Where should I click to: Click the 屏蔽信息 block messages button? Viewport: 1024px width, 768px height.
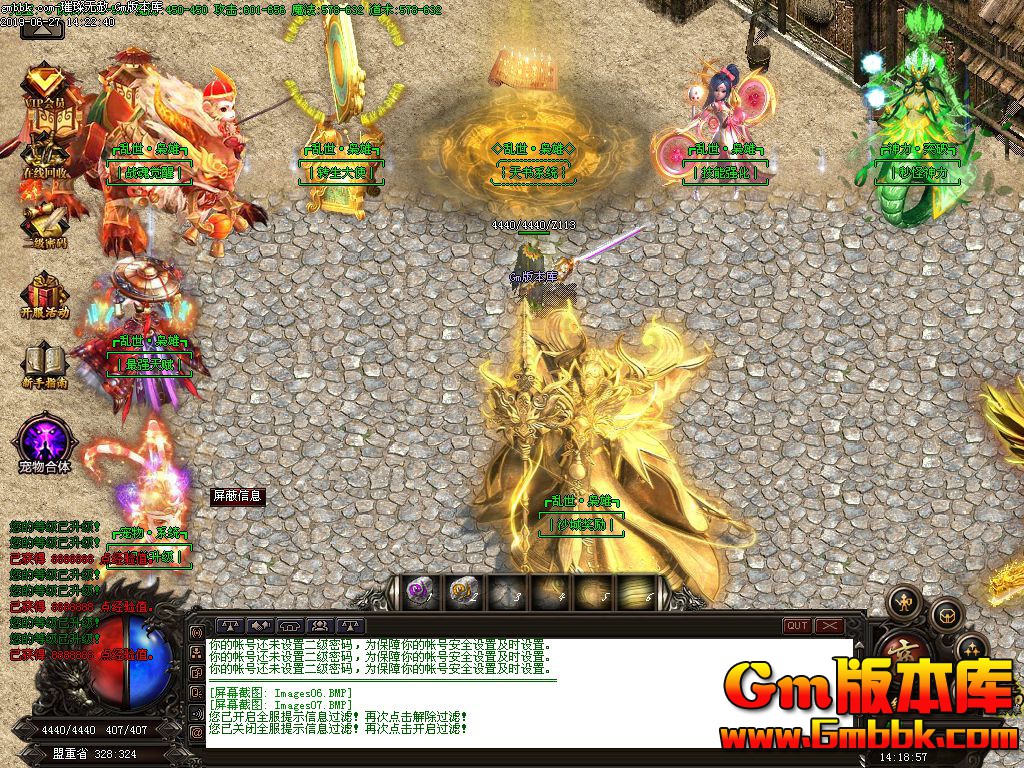(237, 495)
